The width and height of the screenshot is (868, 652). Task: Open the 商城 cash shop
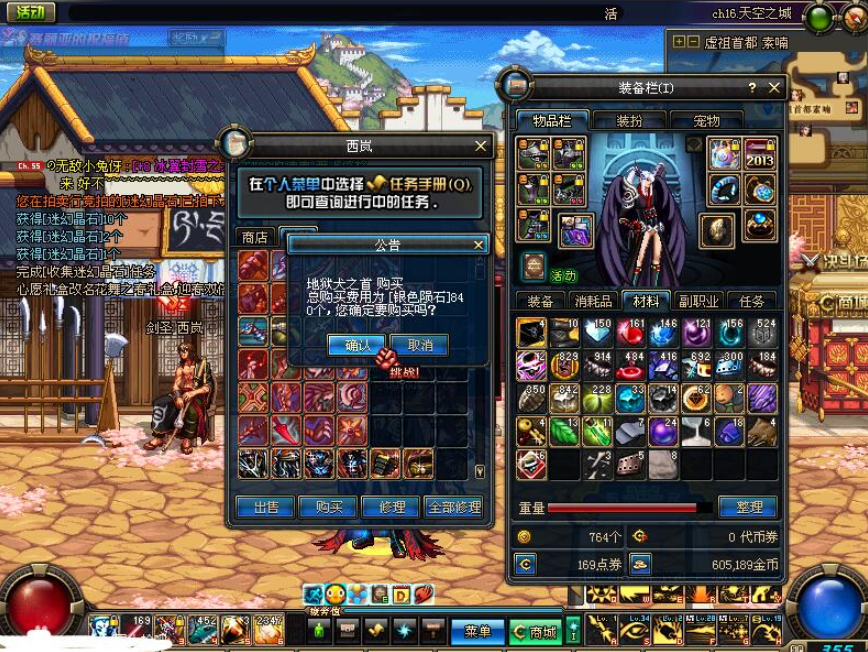coord(535,631)
